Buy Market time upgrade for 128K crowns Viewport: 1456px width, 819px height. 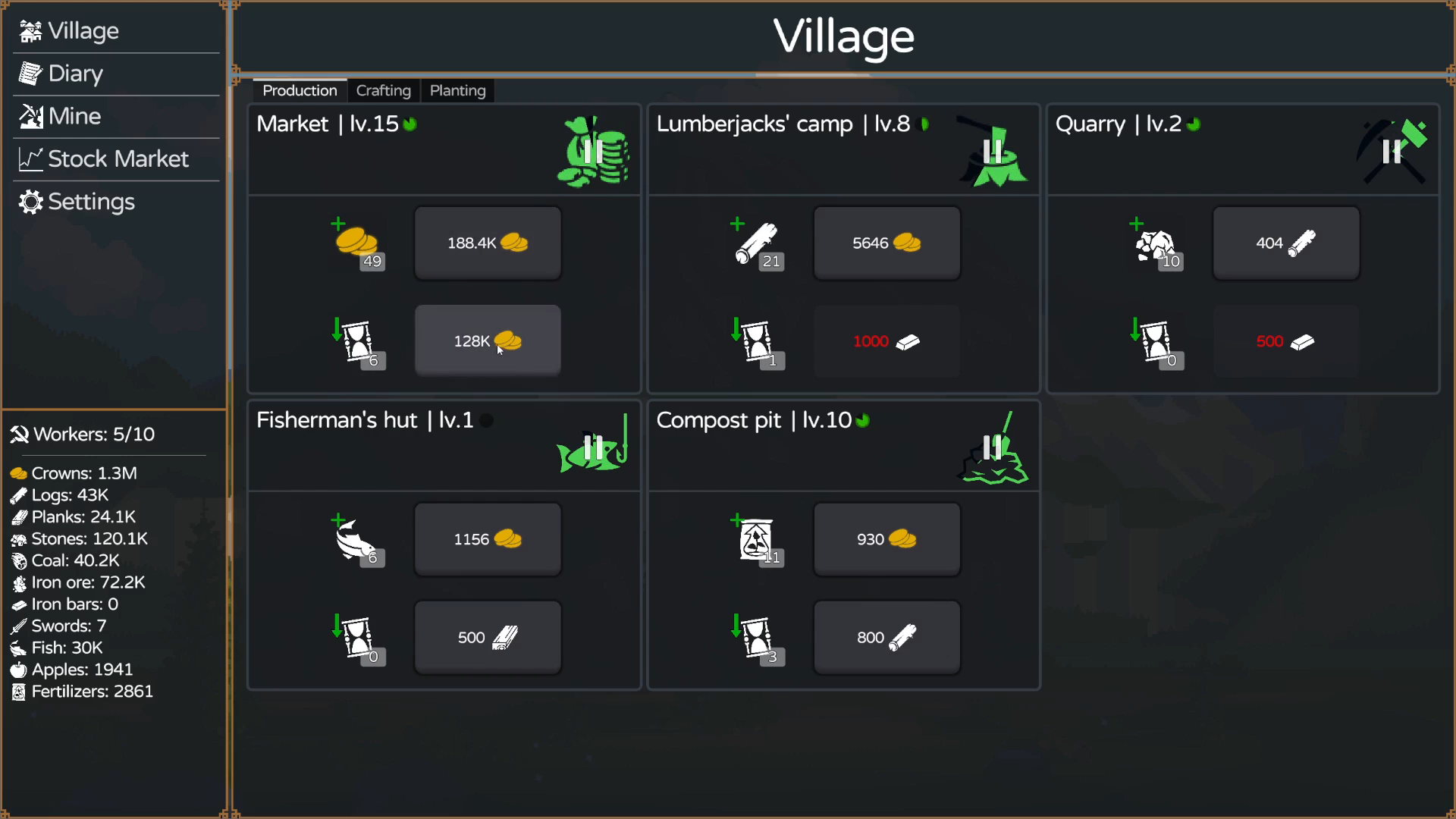click(488, 341)
